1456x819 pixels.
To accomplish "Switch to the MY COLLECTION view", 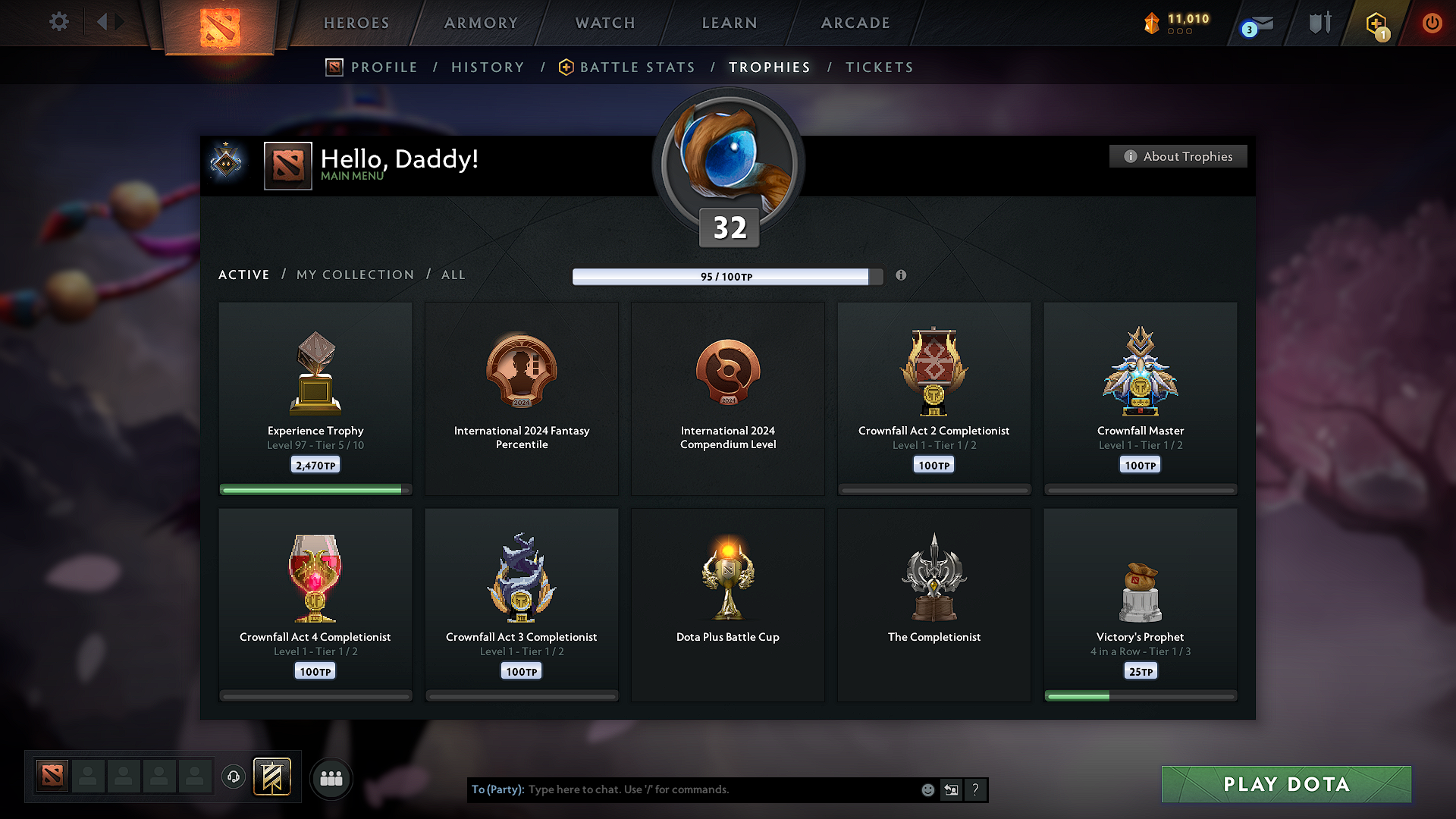I will coord(354,275).
